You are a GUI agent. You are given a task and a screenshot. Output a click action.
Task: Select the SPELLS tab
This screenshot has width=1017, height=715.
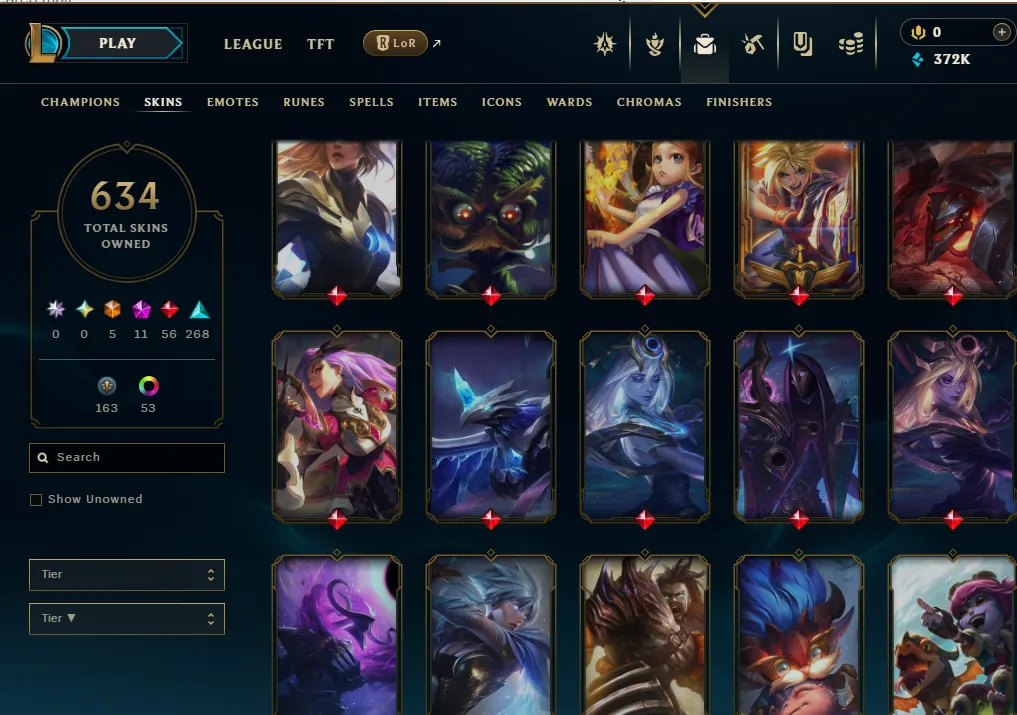tap(371, 102)
